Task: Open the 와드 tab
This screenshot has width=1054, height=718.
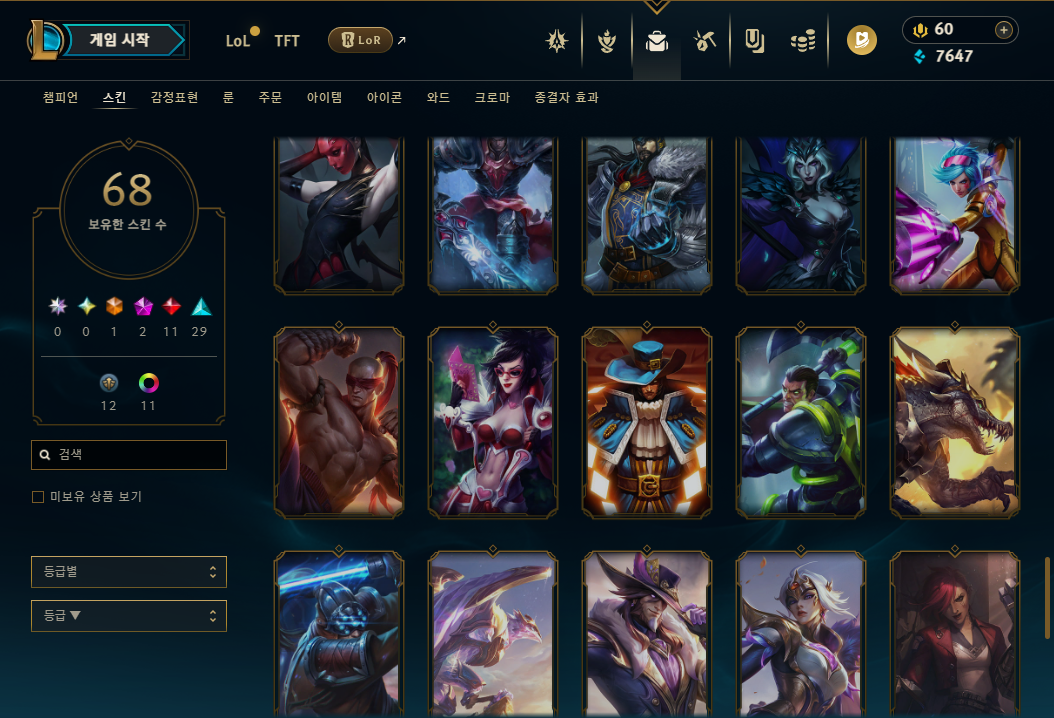Action: [x=438, y=98]
